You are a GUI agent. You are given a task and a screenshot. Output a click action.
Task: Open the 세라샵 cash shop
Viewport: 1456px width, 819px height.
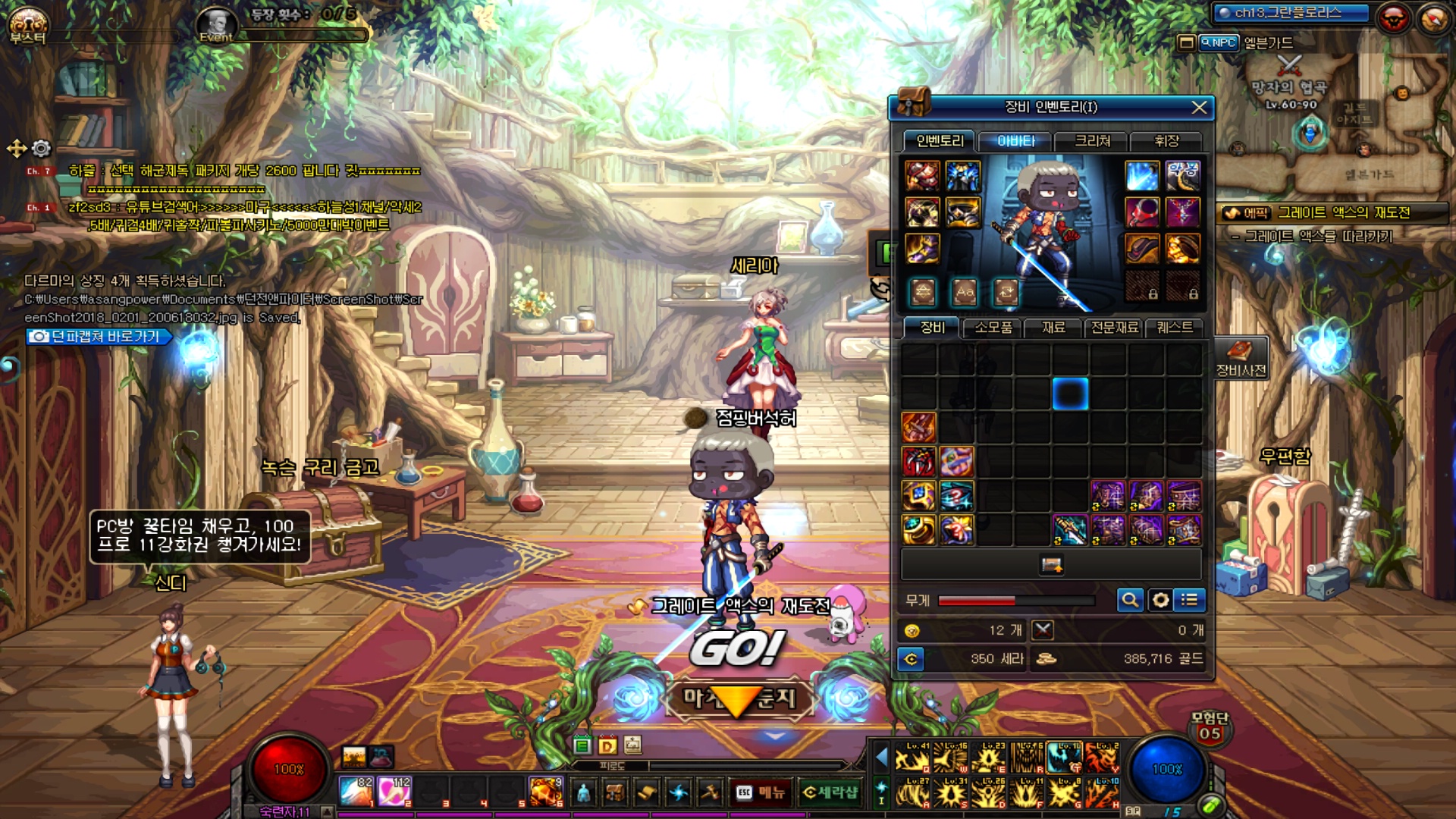[x=831, y=792]
